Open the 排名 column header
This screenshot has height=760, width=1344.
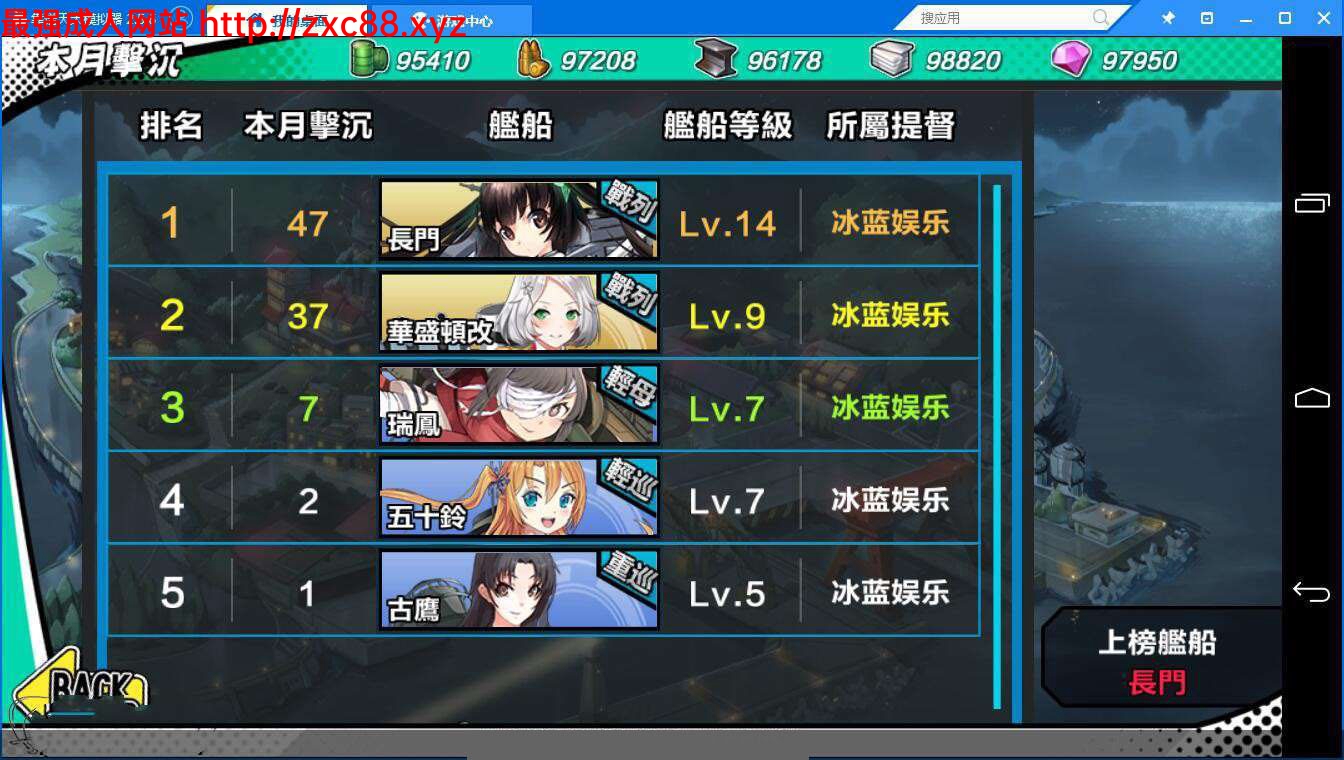click(170, 126)
